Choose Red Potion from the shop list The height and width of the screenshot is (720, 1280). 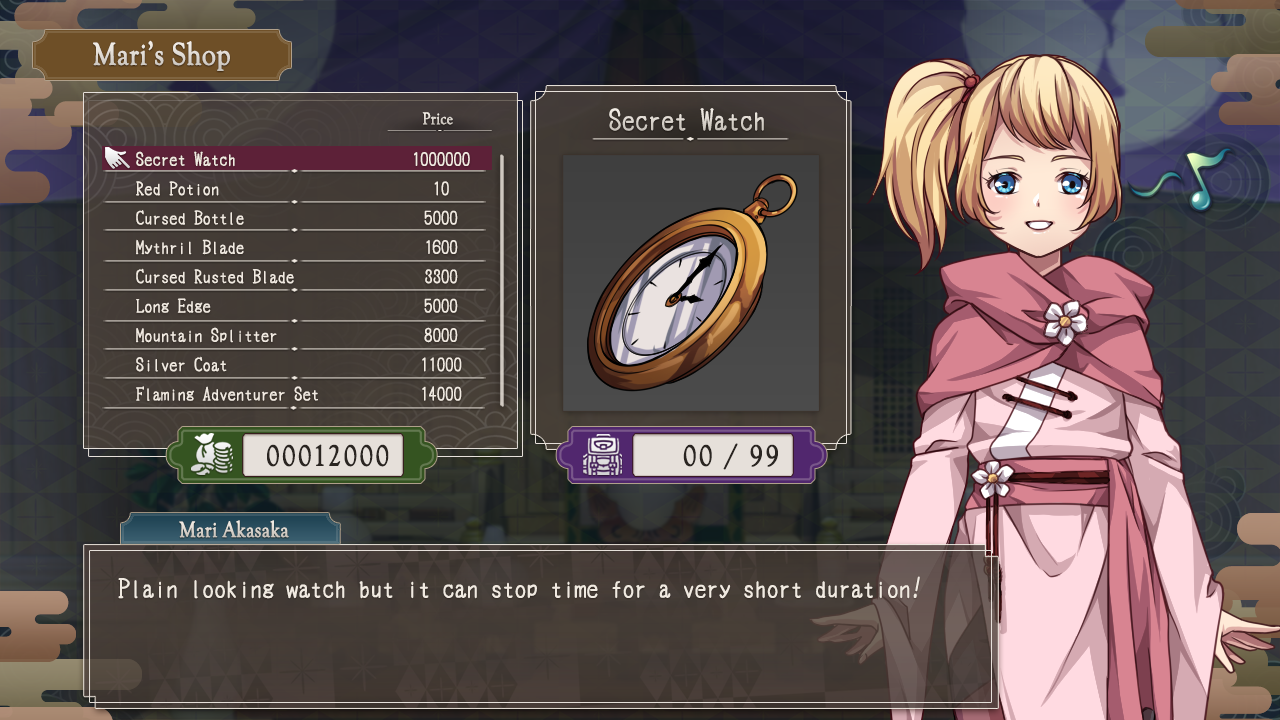[298, 189]
